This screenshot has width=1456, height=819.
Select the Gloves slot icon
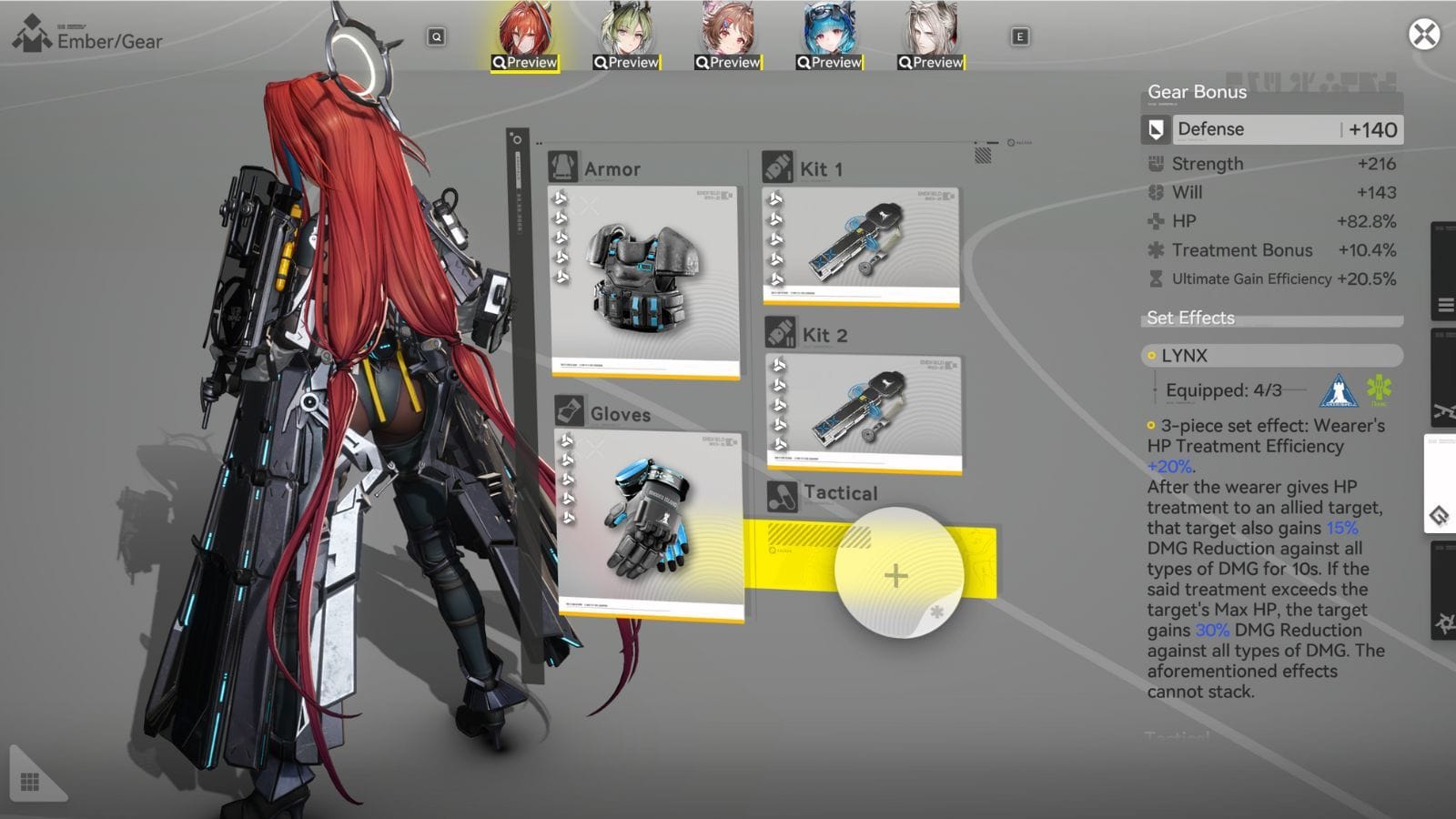click(569, 412)
